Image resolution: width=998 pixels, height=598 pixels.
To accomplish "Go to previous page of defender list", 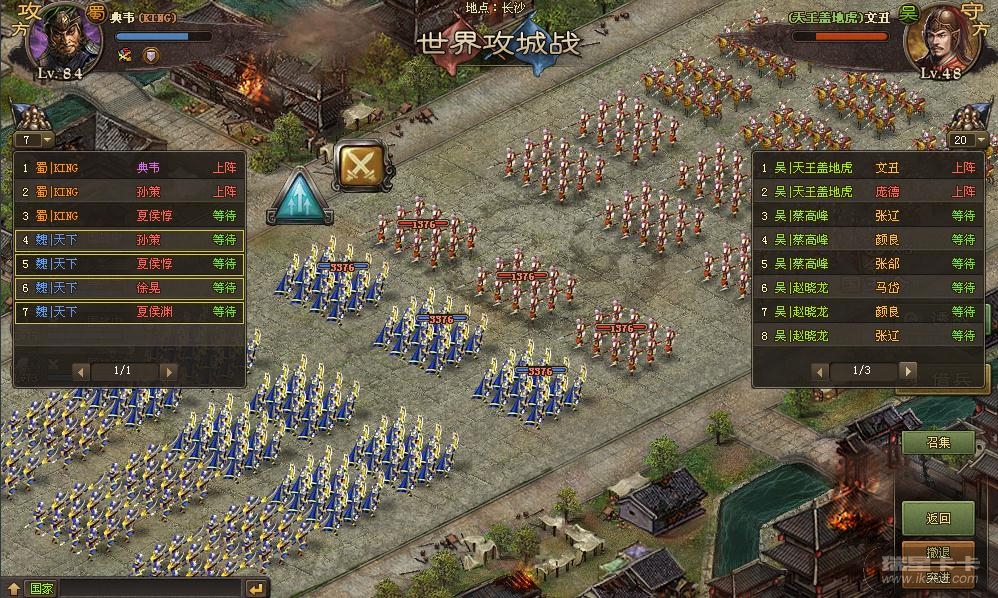I will pyautogui.click(x=819, y=371).
